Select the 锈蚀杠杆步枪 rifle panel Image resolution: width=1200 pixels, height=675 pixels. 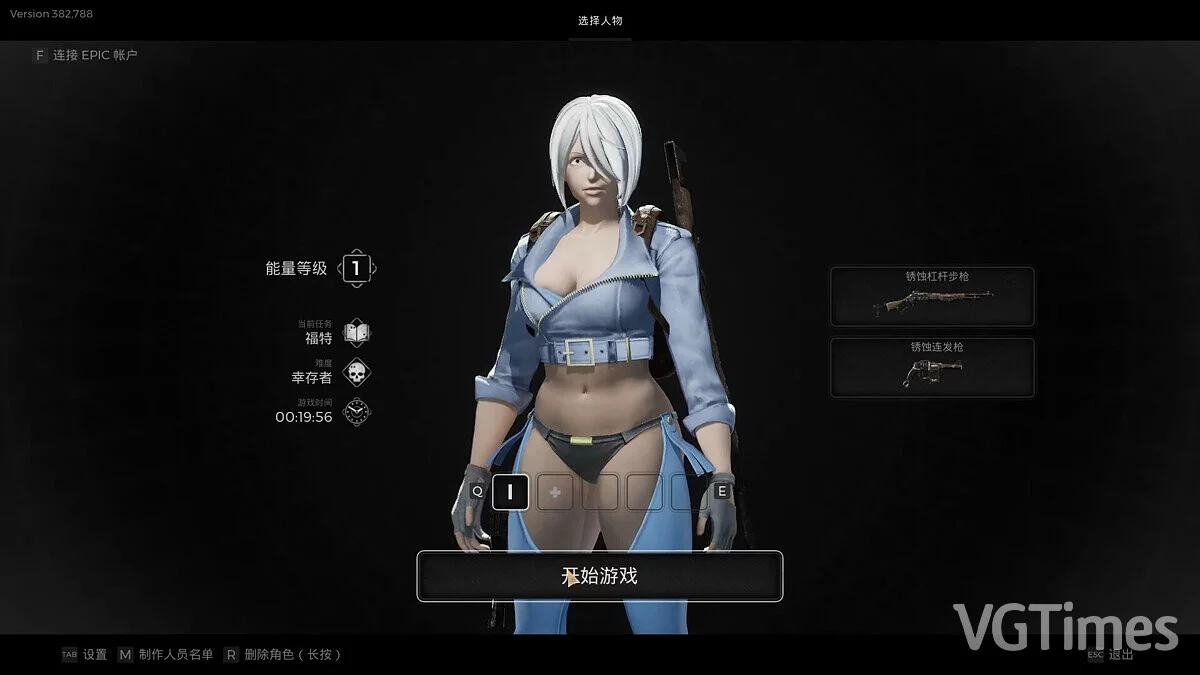[x=932, y=296]
